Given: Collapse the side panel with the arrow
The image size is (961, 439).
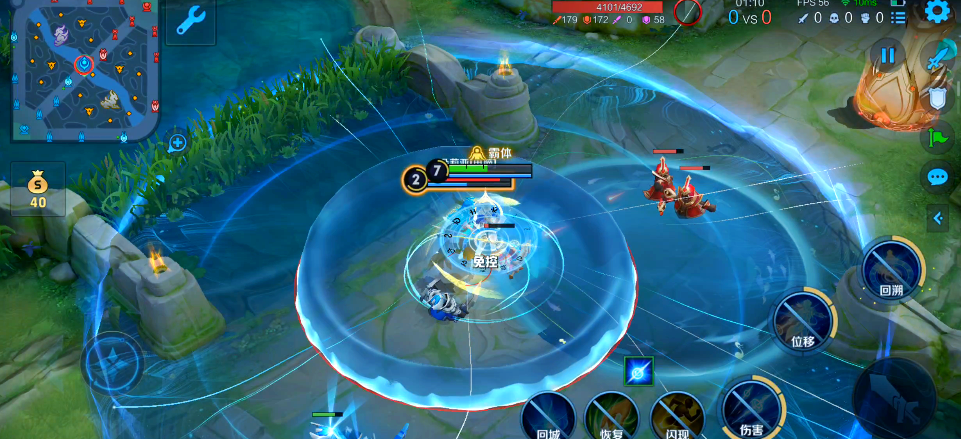Looking at the screenshot, I should (938, 217).
